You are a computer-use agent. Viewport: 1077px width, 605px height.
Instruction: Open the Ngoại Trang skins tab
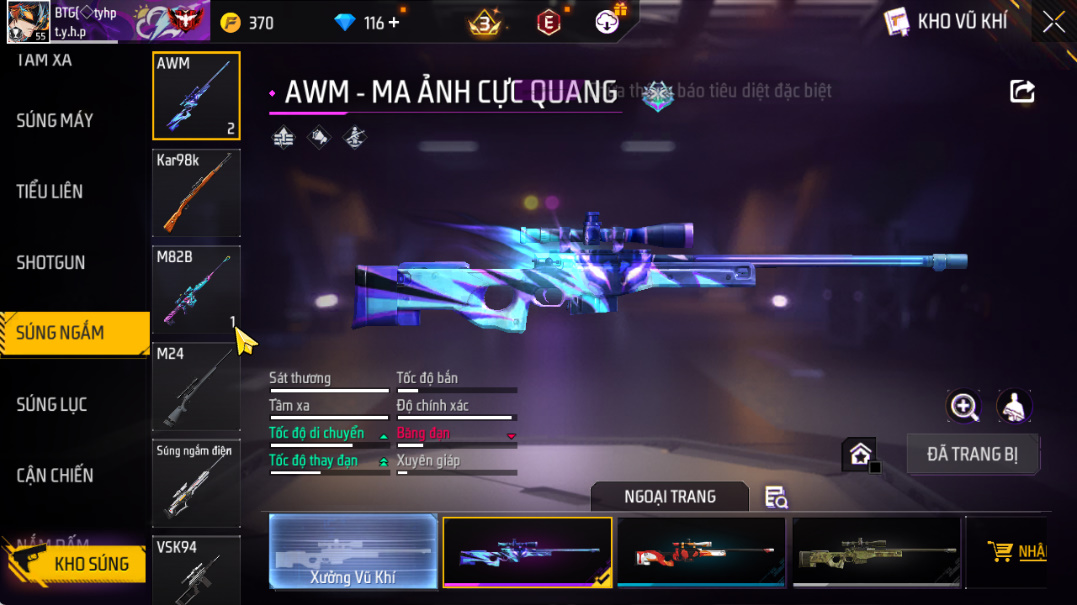point(670,497)
